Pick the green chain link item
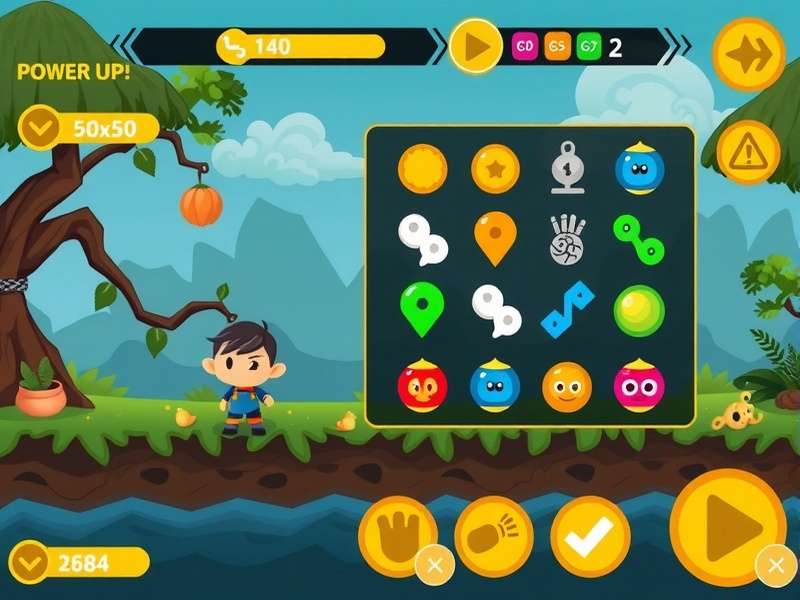Screen dimensions: 800x600 [x=639, y=238]
